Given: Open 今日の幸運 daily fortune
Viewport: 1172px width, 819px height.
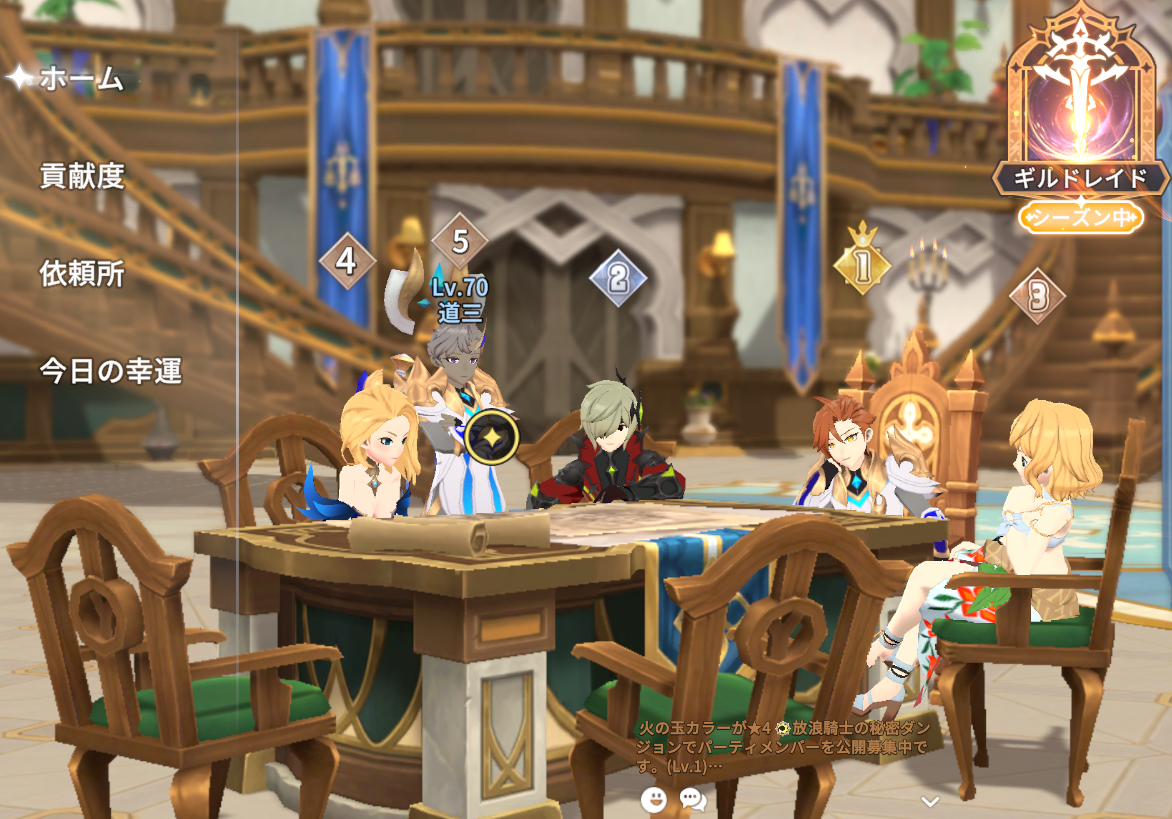Looking at the screenshot, I should point(110,371).
